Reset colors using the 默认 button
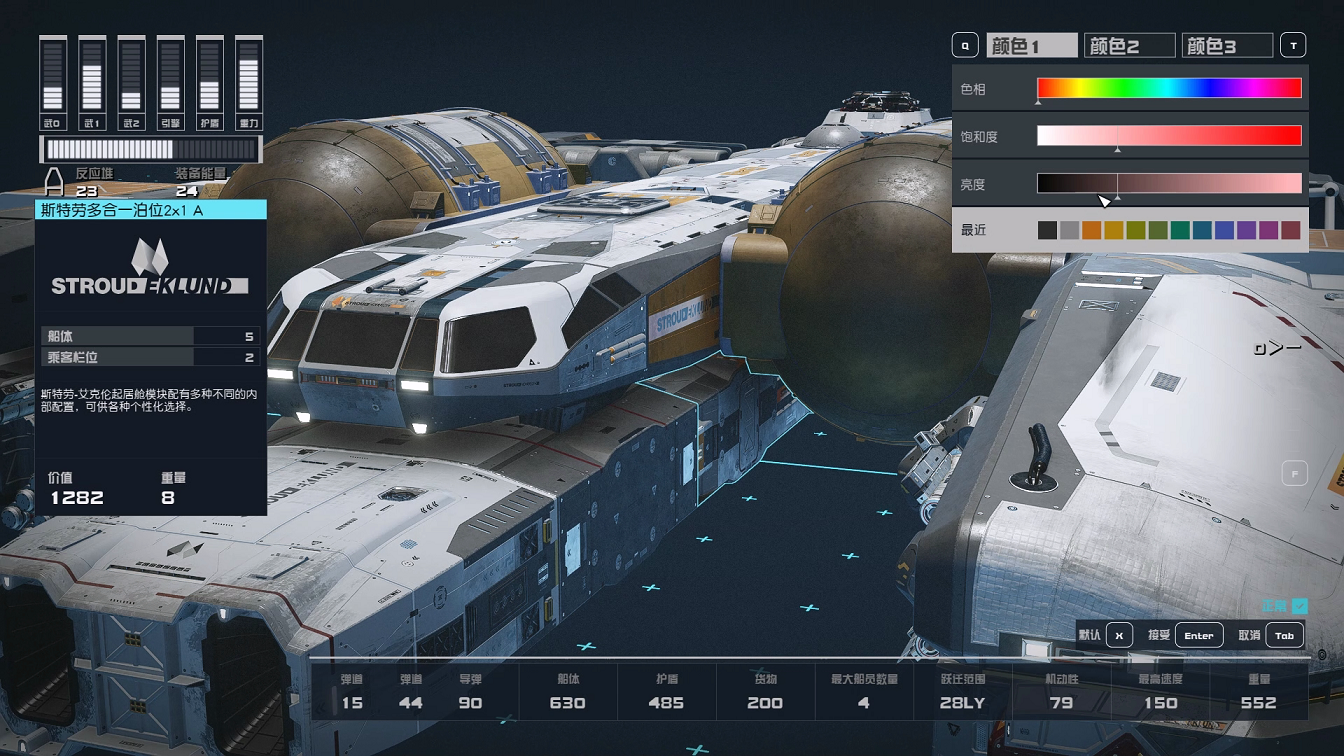Viewport: 1344px width, 756px height. [x=1119, y=635]
